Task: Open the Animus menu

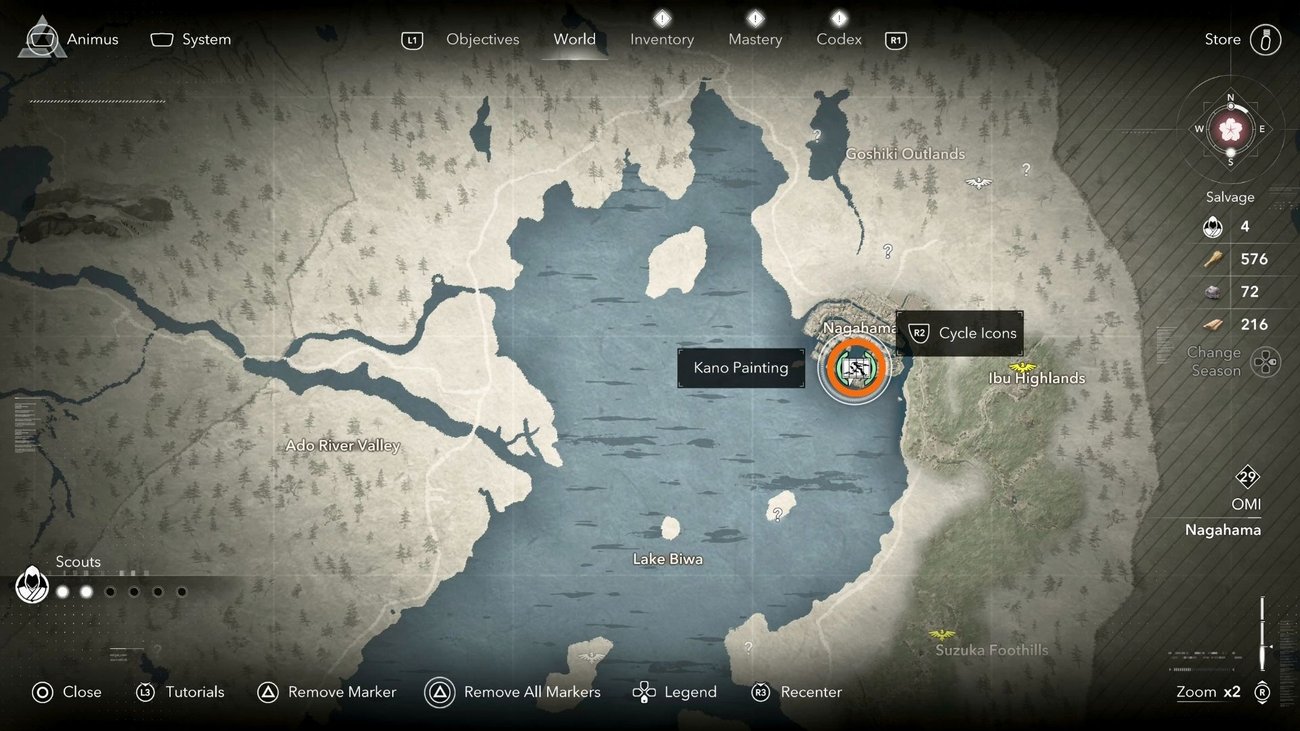Action: tap(69, 40)
